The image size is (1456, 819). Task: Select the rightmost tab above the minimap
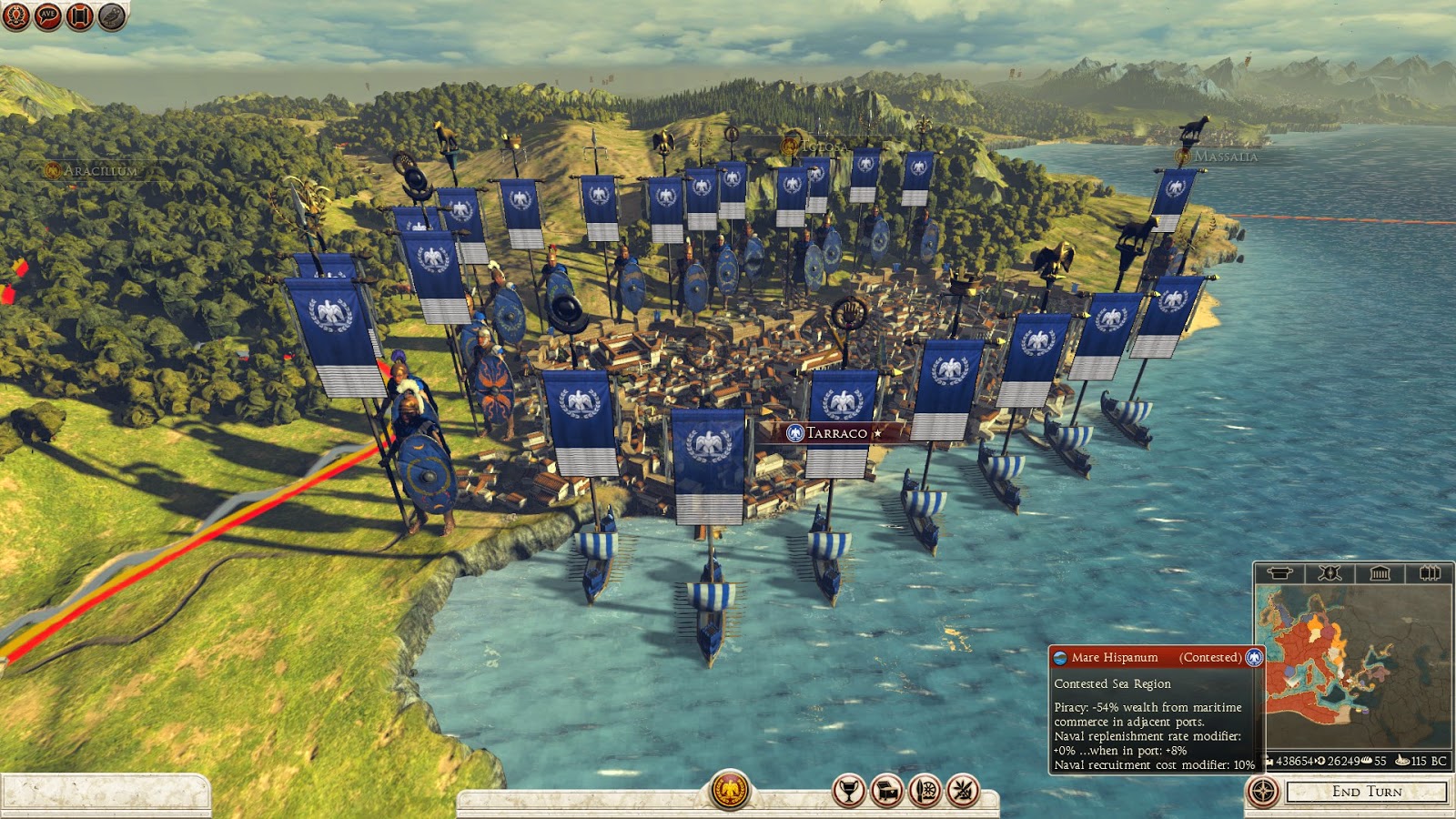[1429, 573]
